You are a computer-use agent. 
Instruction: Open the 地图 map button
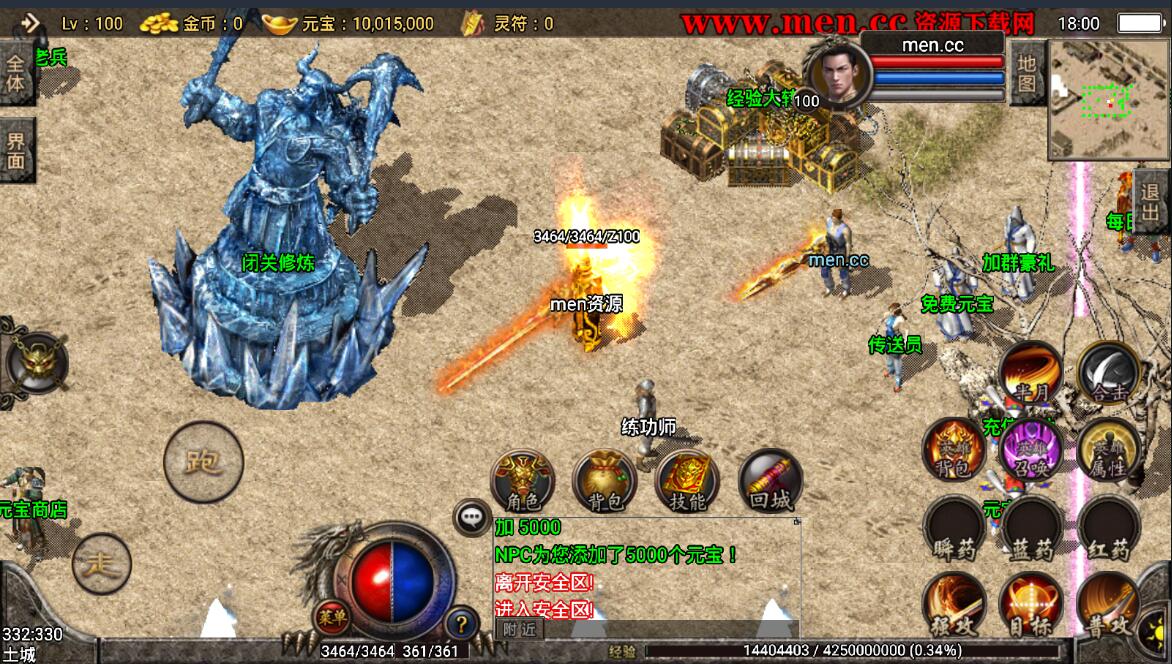pos(1026,73)
